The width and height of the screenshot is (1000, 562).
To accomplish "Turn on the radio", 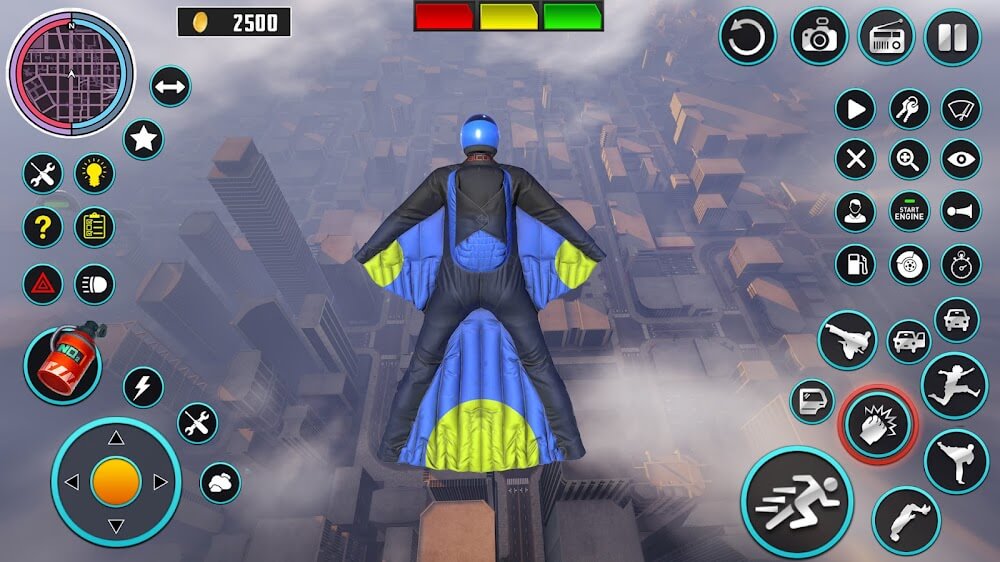I will [886, 37].
